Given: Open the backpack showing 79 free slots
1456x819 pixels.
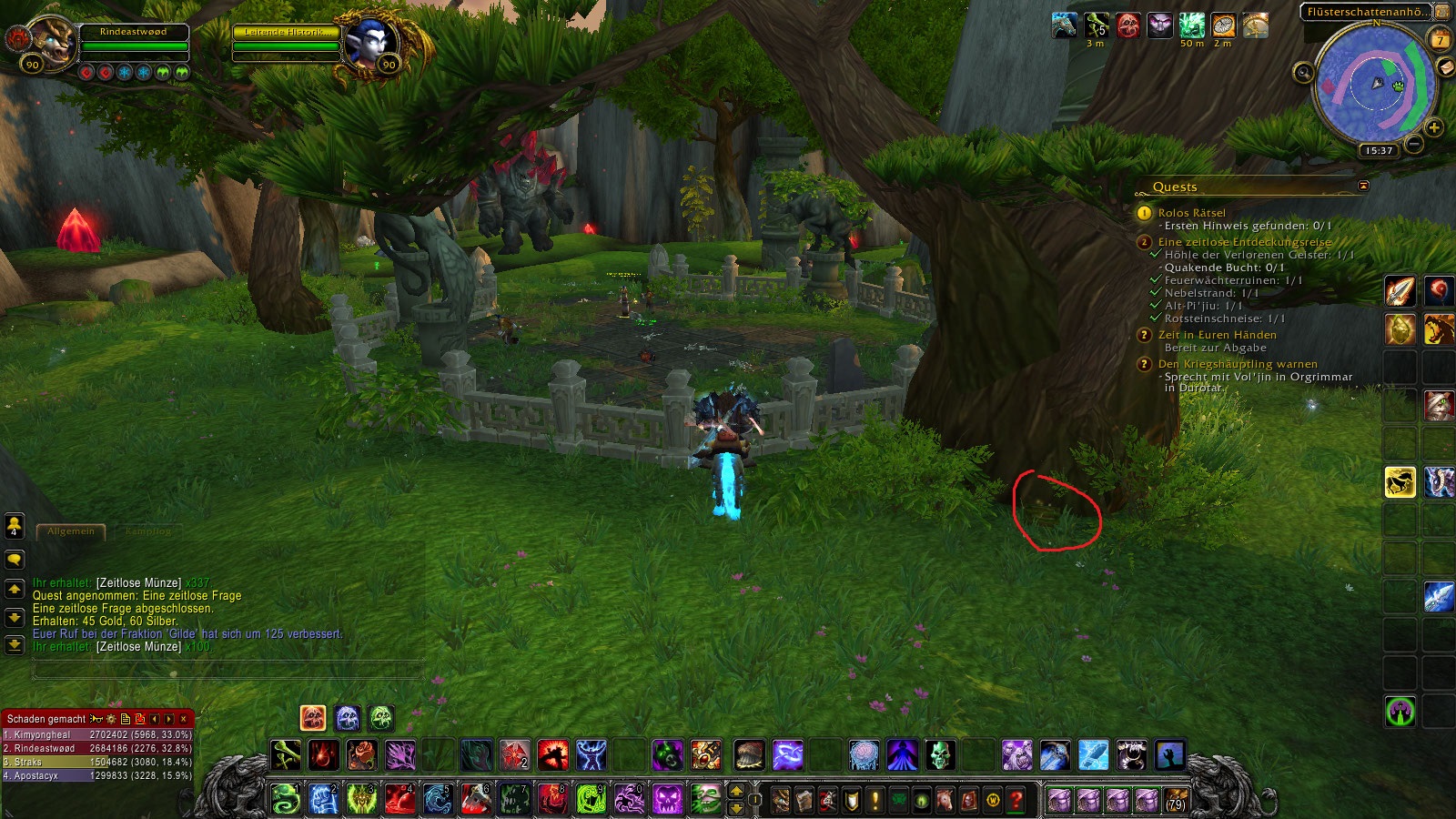Looking at the screenshot, I should (x=1176, y=800).
